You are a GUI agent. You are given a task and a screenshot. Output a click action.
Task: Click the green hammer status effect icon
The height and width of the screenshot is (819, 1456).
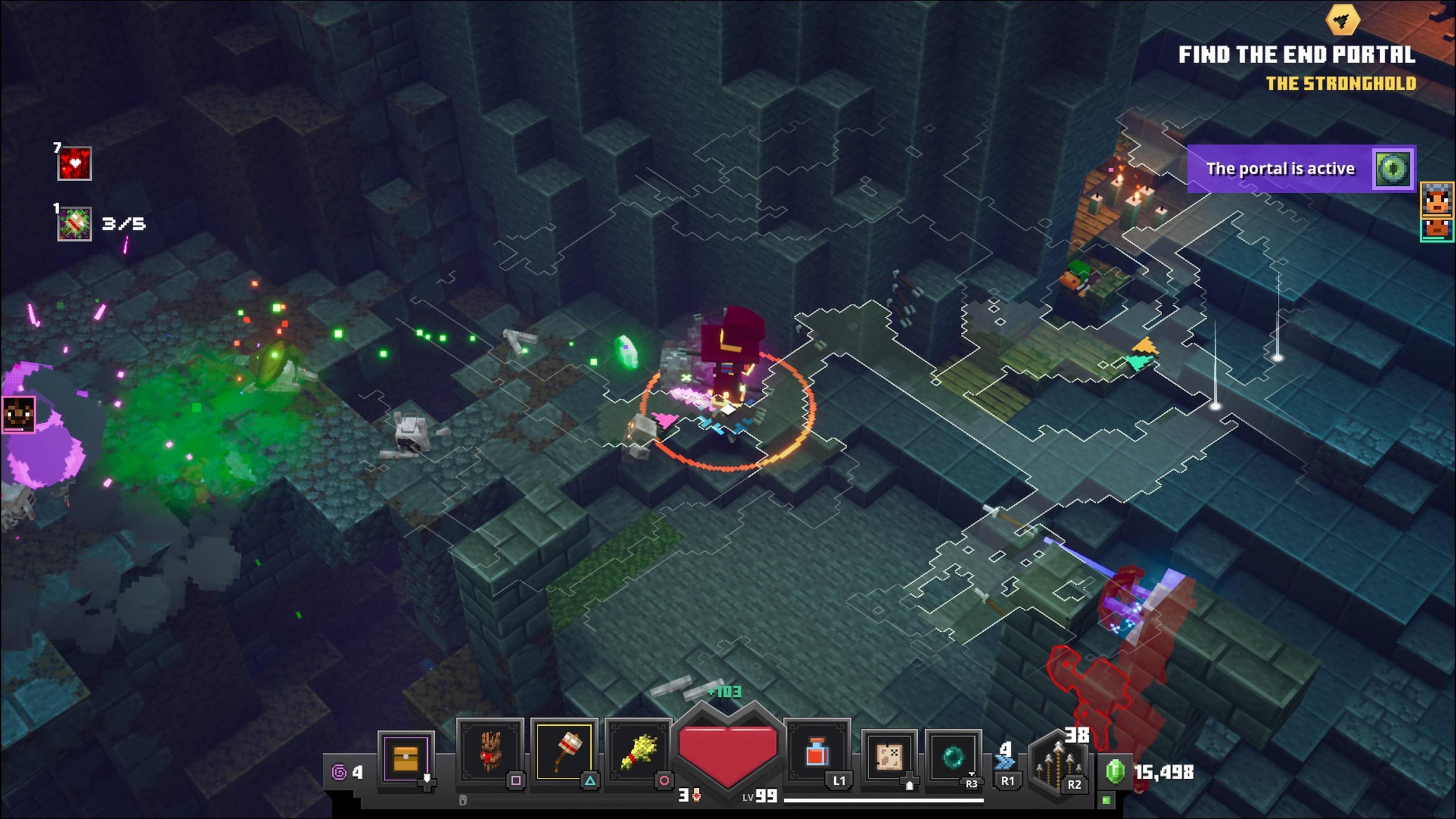pos(74,224)
